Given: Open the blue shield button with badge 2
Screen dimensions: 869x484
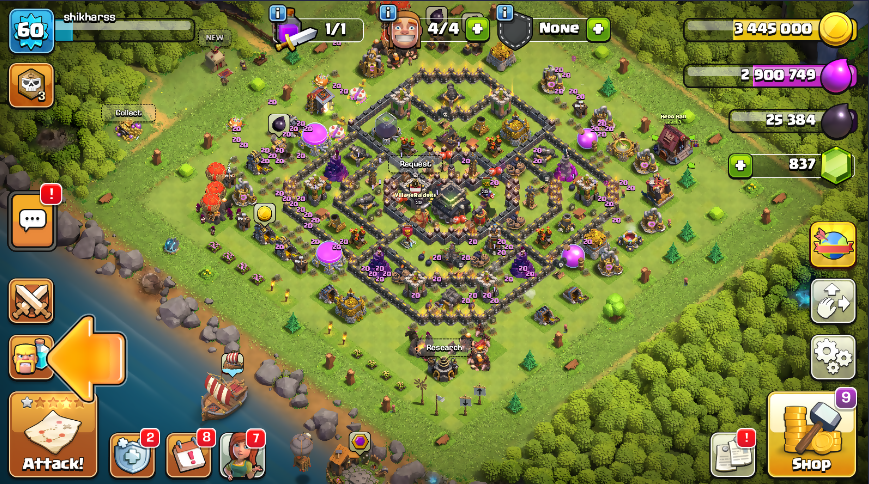Looking at the screenshot, I should [132, 455].
